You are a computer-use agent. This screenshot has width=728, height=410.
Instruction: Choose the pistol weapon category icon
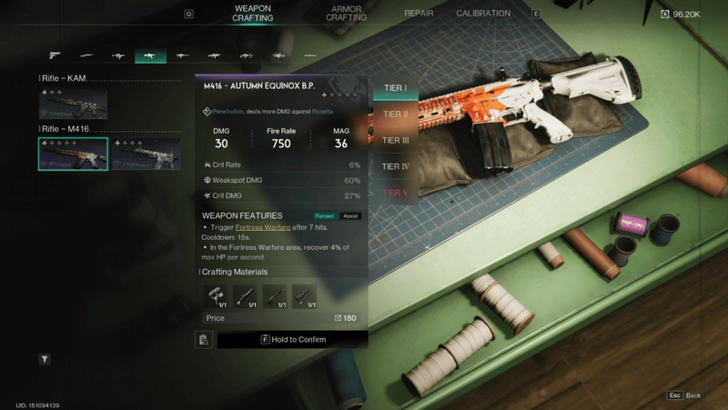tap(54, 56)
